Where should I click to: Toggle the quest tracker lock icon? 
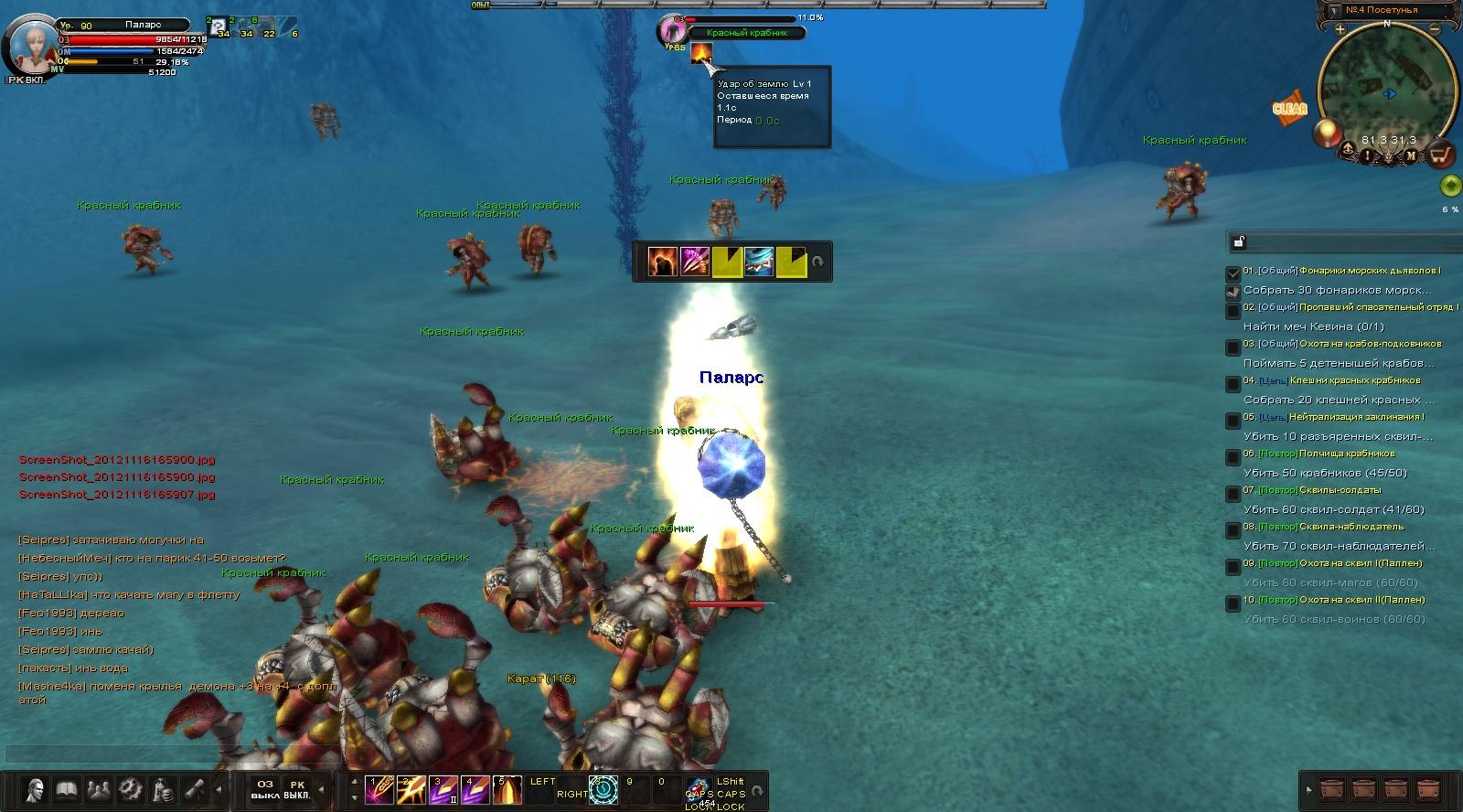(x=1238, y=242)
